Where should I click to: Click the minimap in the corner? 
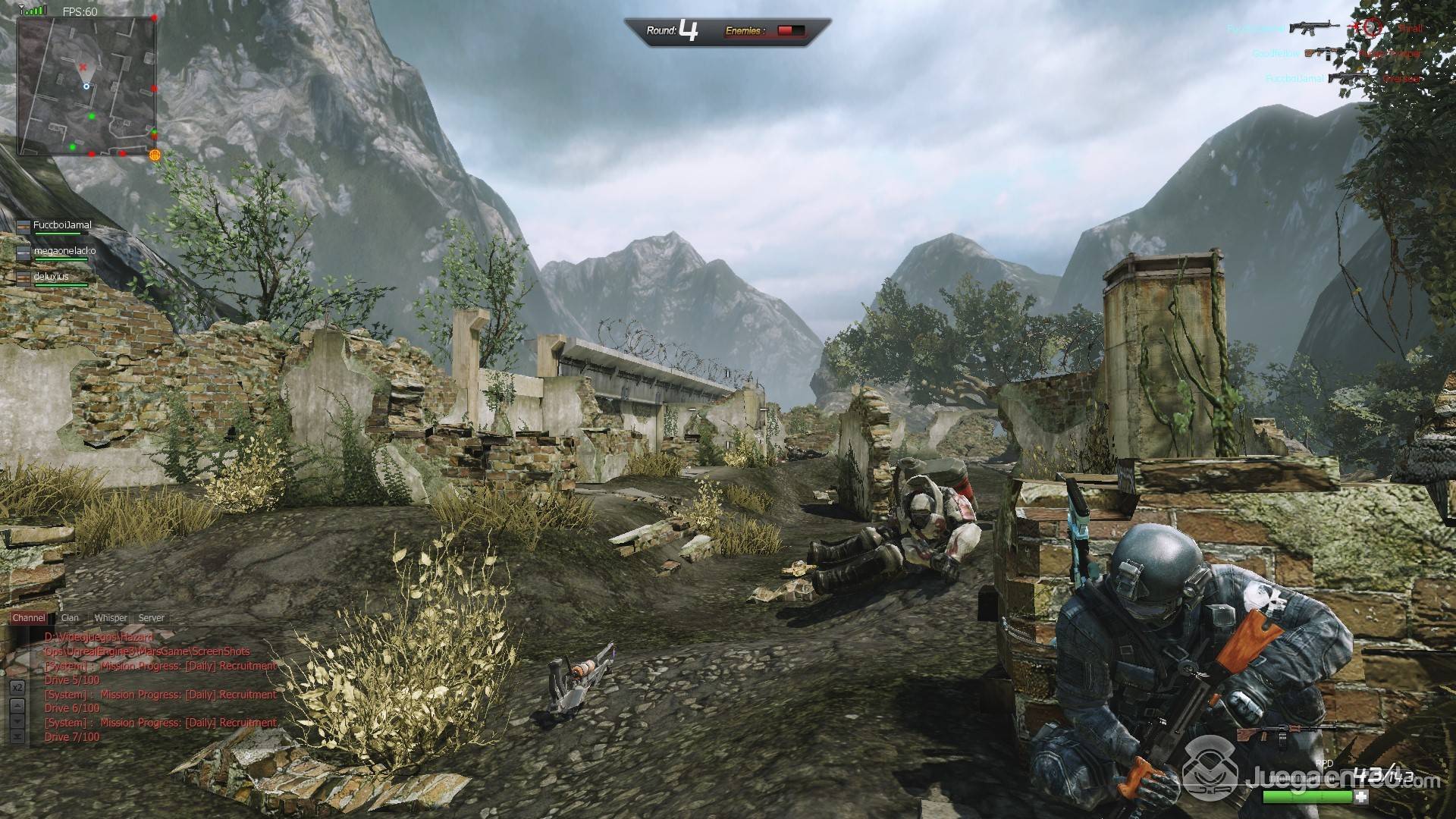(86, 85)
